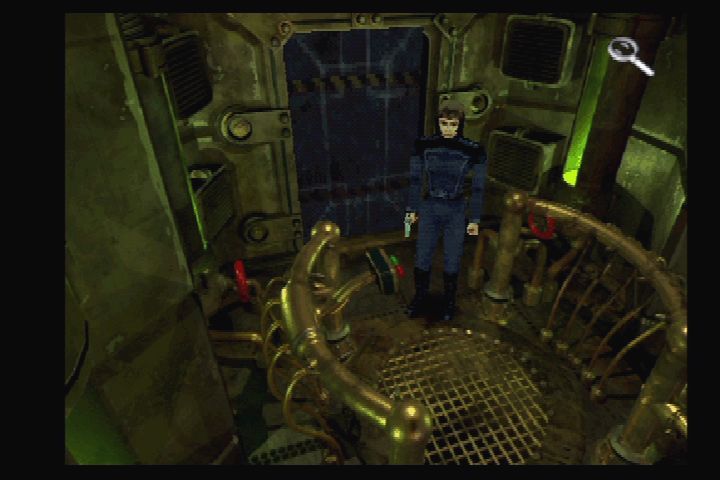This screenshot has width=720, height=480.
Task: Click the magnifying glass examine icon
Action: pyautogui.click(x=630, y=54)
